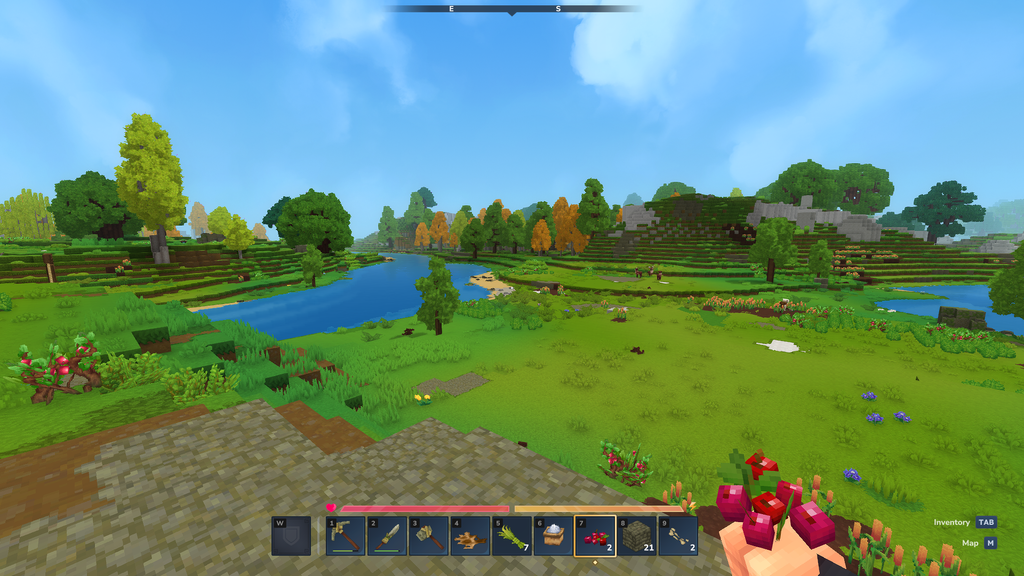Choose the stone hammer hotbar slot
The width and height of the screenshot is (1024, 576).
pos(428,536)
